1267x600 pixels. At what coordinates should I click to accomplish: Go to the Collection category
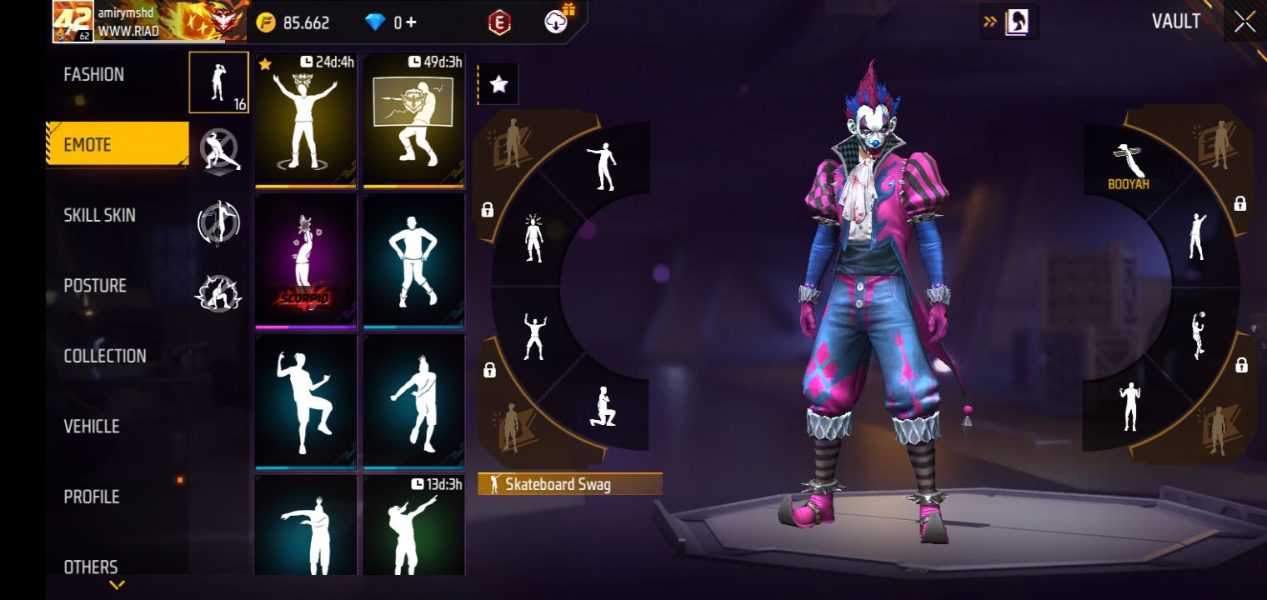(105, 356)
